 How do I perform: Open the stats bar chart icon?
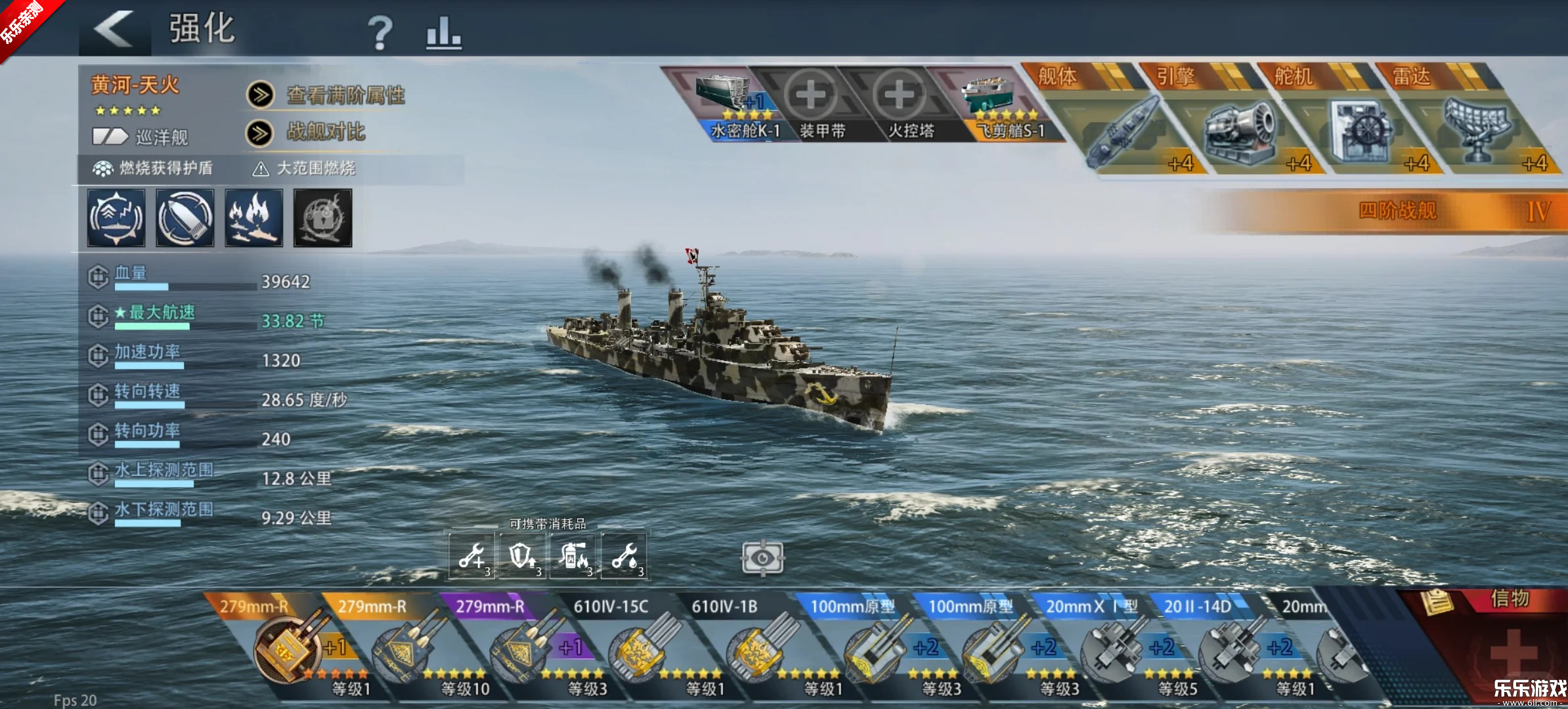[444, 34]
